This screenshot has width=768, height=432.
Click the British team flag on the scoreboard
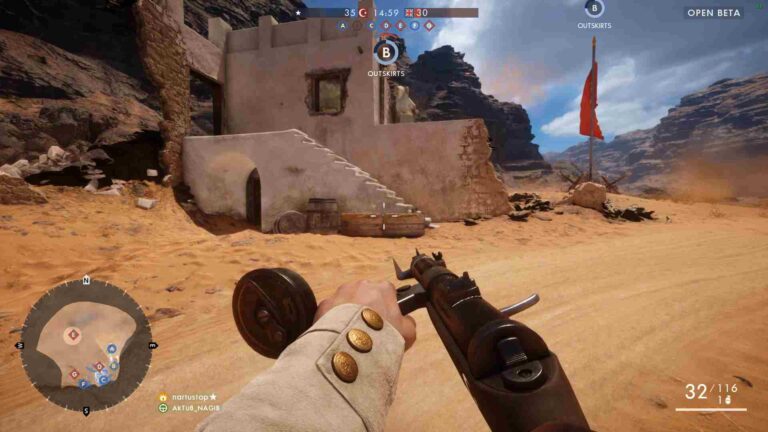pyautogui.click(x=409, y=12)
